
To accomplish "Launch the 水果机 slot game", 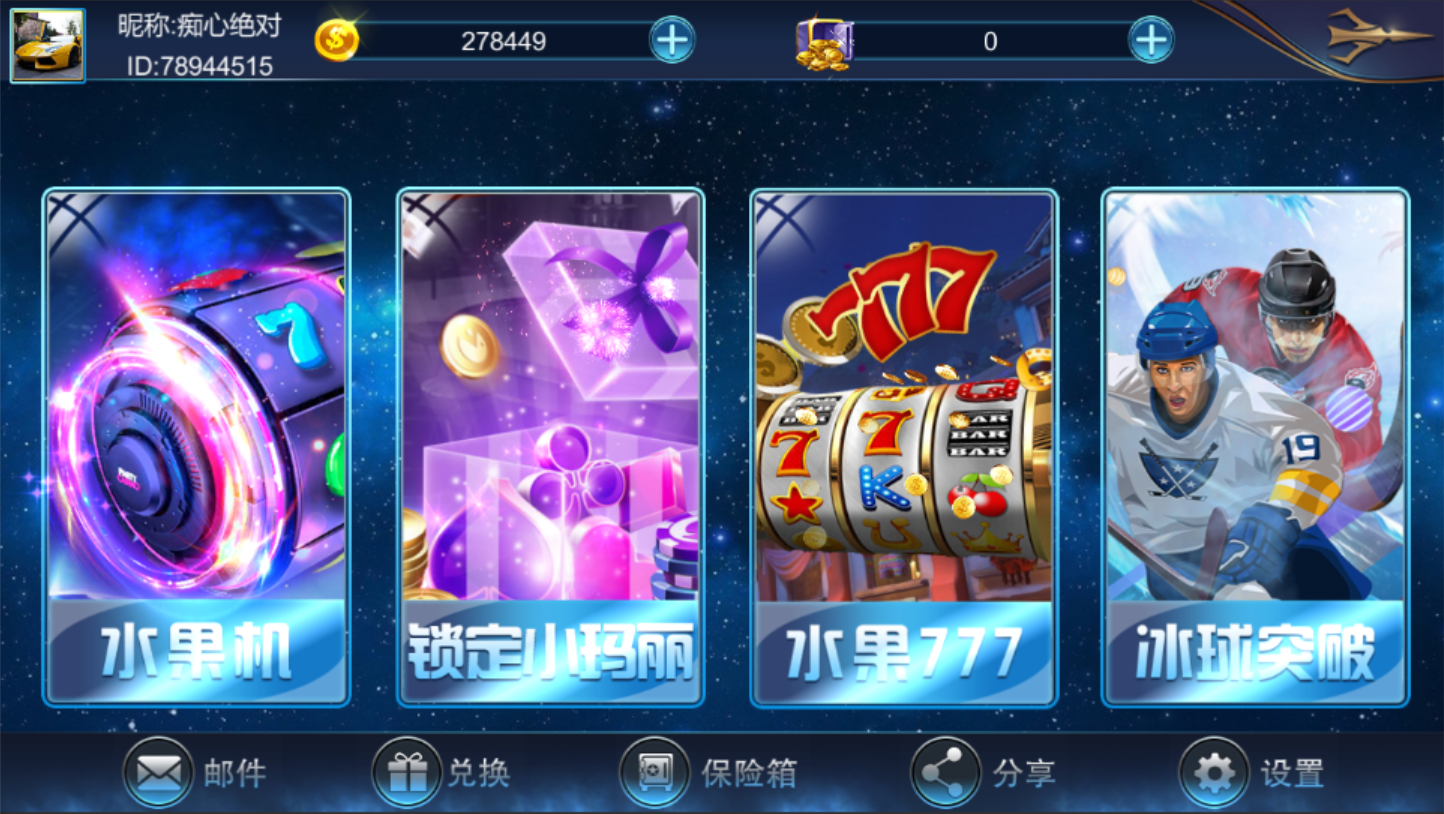I will 195,447.
